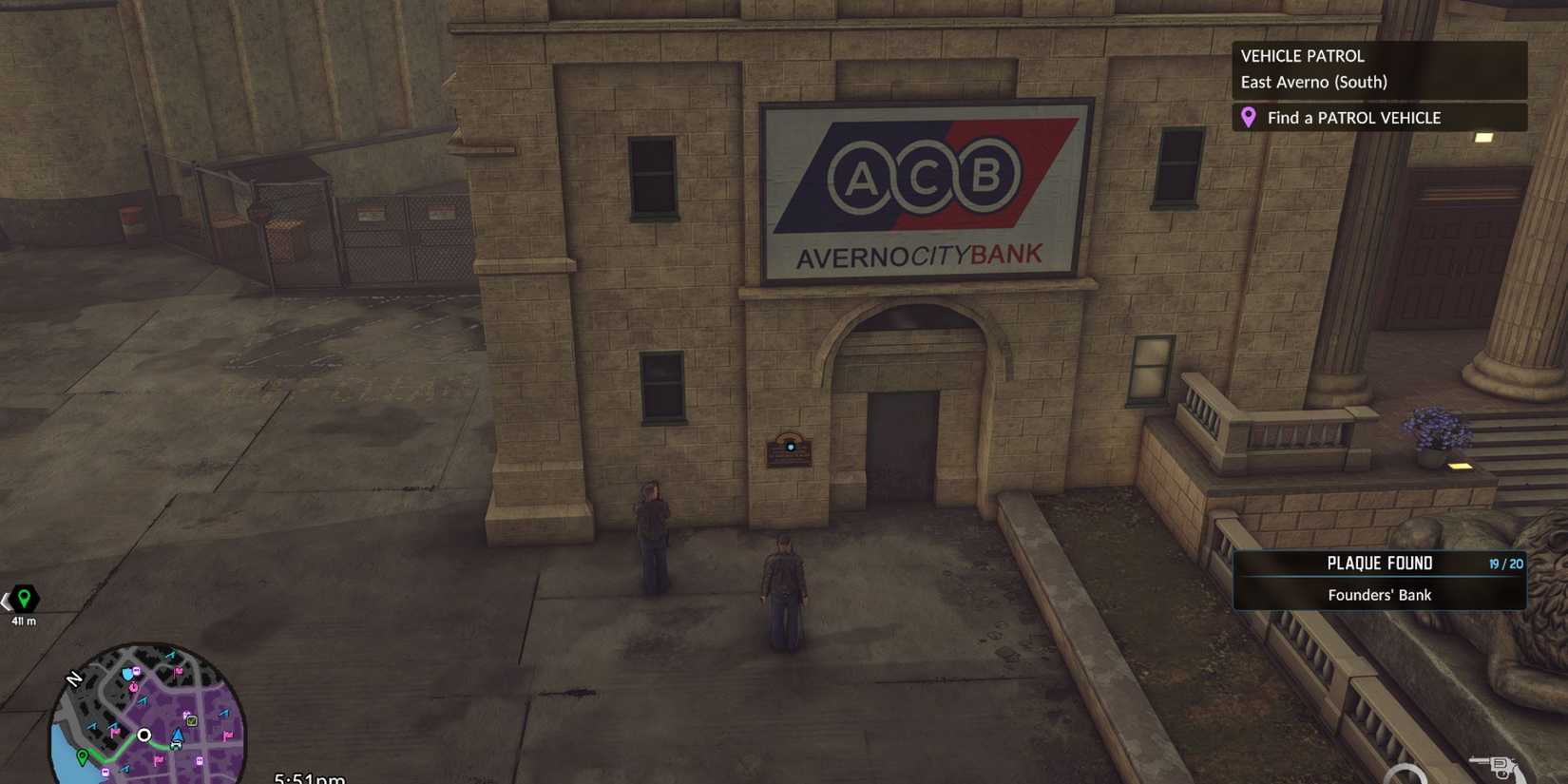Select the green cash store icon on minimap
The image size is (1568, 784).
(x=192, y=720)
